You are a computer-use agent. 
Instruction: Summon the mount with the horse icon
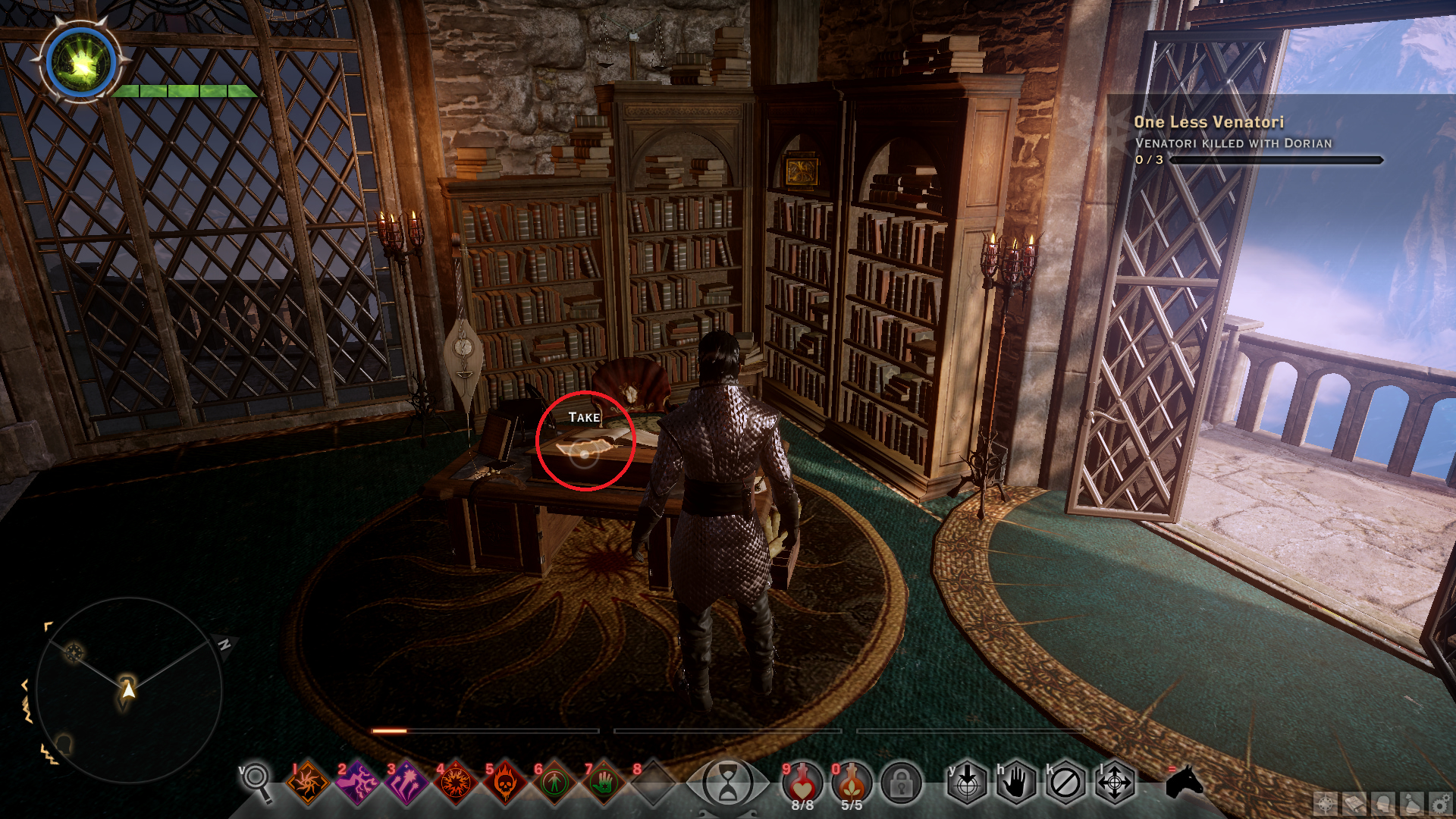(x=1184, y=781)
